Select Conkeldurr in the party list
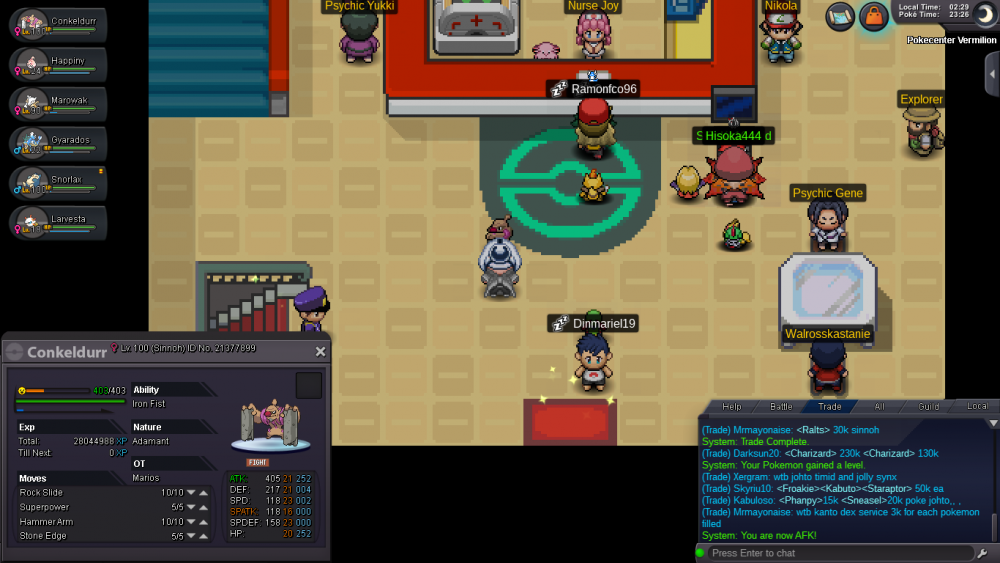This screenshot has width=1000, height=563. point(58,24)
